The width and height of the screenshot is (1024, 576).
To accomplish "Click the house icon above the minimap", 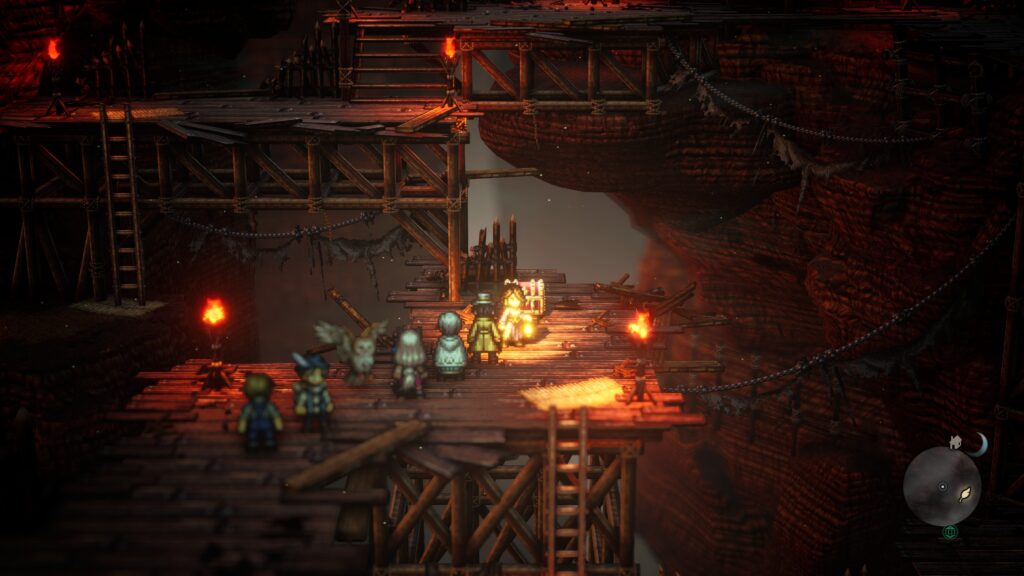I will click(x=956, y=441).
